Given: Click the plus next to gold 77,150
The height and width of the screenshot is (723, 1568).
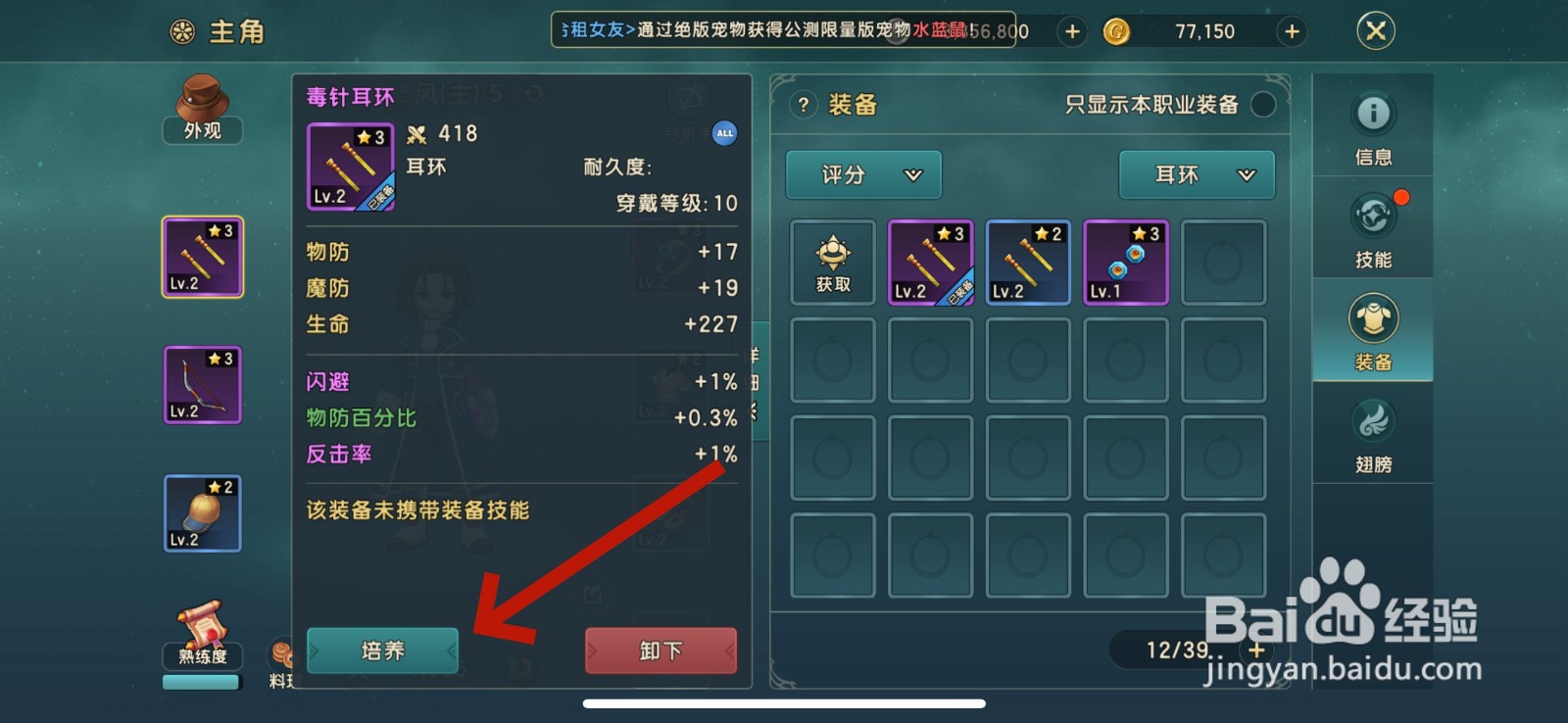Looking at the screenshot, I should (1292, 30).
